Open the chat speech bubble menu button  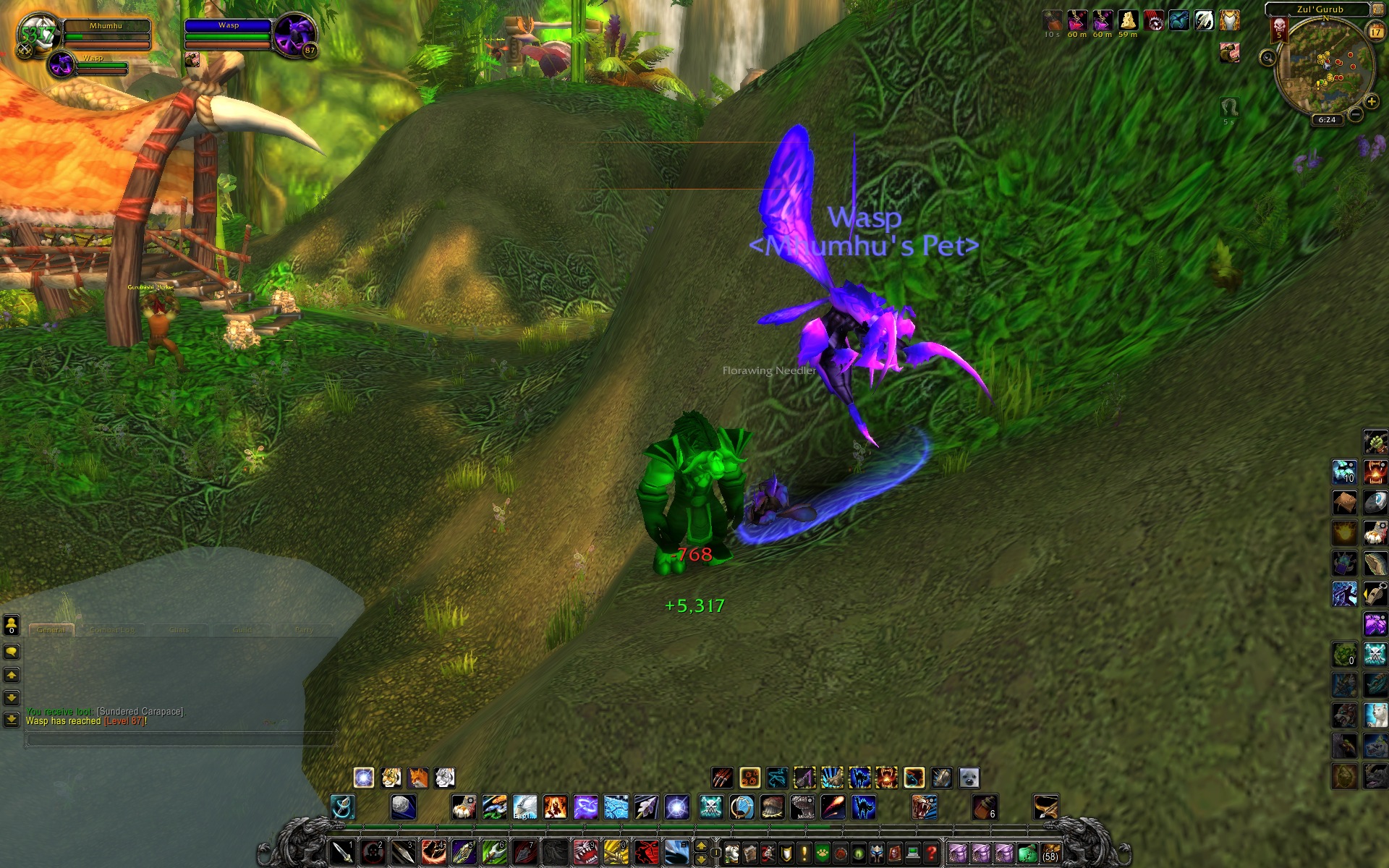[x=12, y=652]
